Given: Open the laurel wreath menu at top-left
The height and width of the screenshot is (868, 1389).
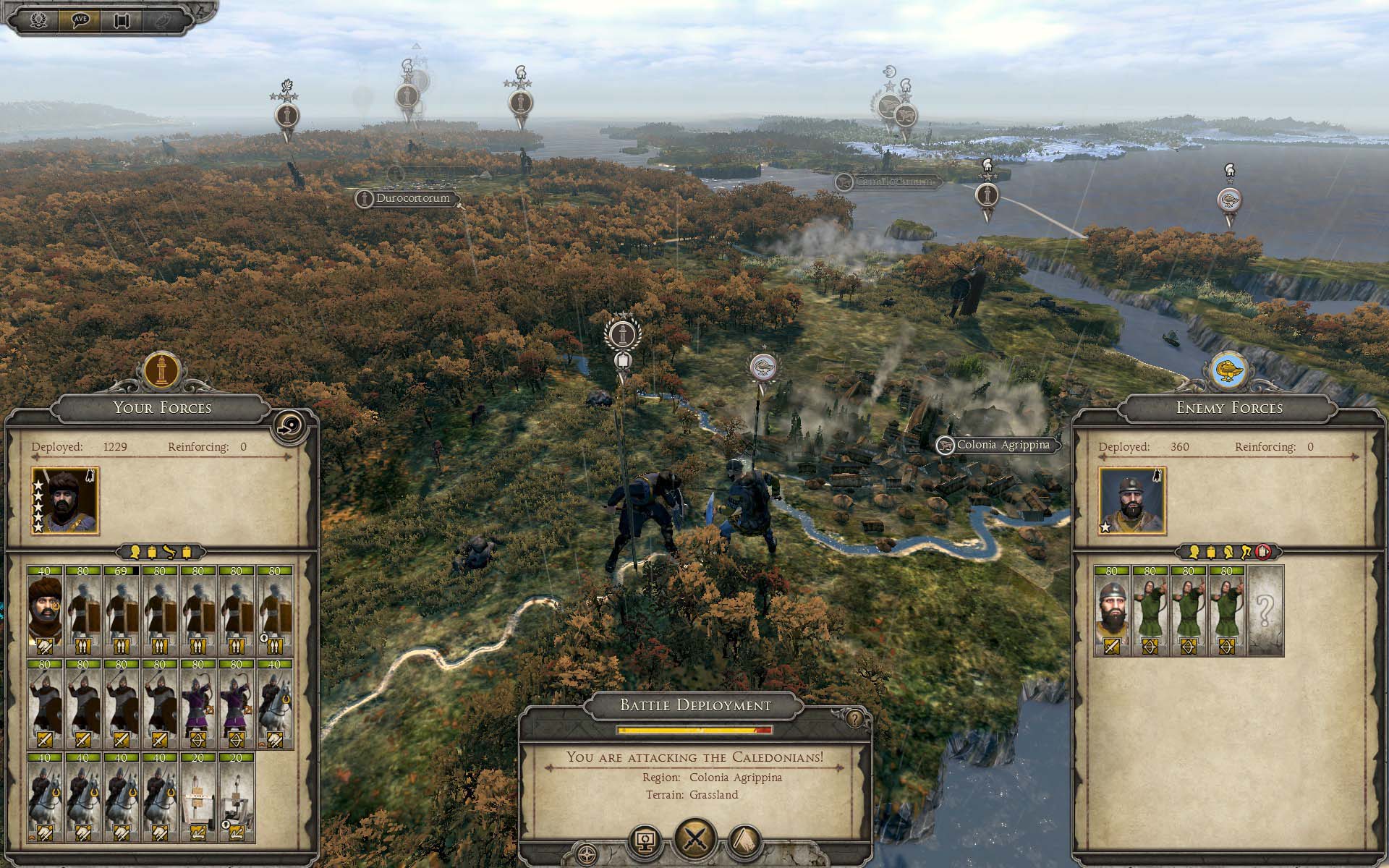Looking at the screenshot, I should click(38, 20).
